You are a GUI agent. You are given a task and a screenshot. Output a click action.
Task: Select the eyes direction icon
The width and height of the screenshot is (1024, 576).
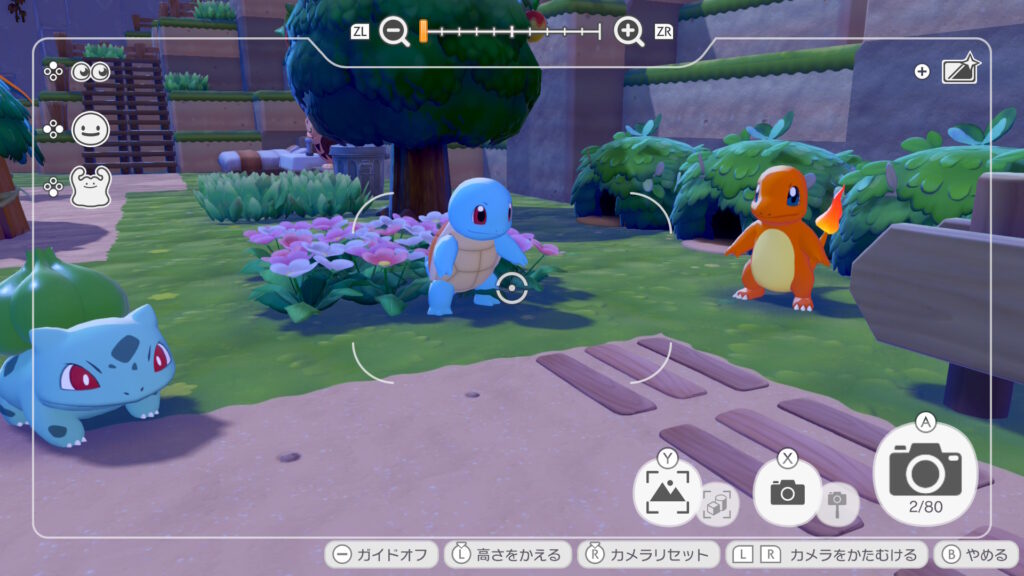coord(89,72)
